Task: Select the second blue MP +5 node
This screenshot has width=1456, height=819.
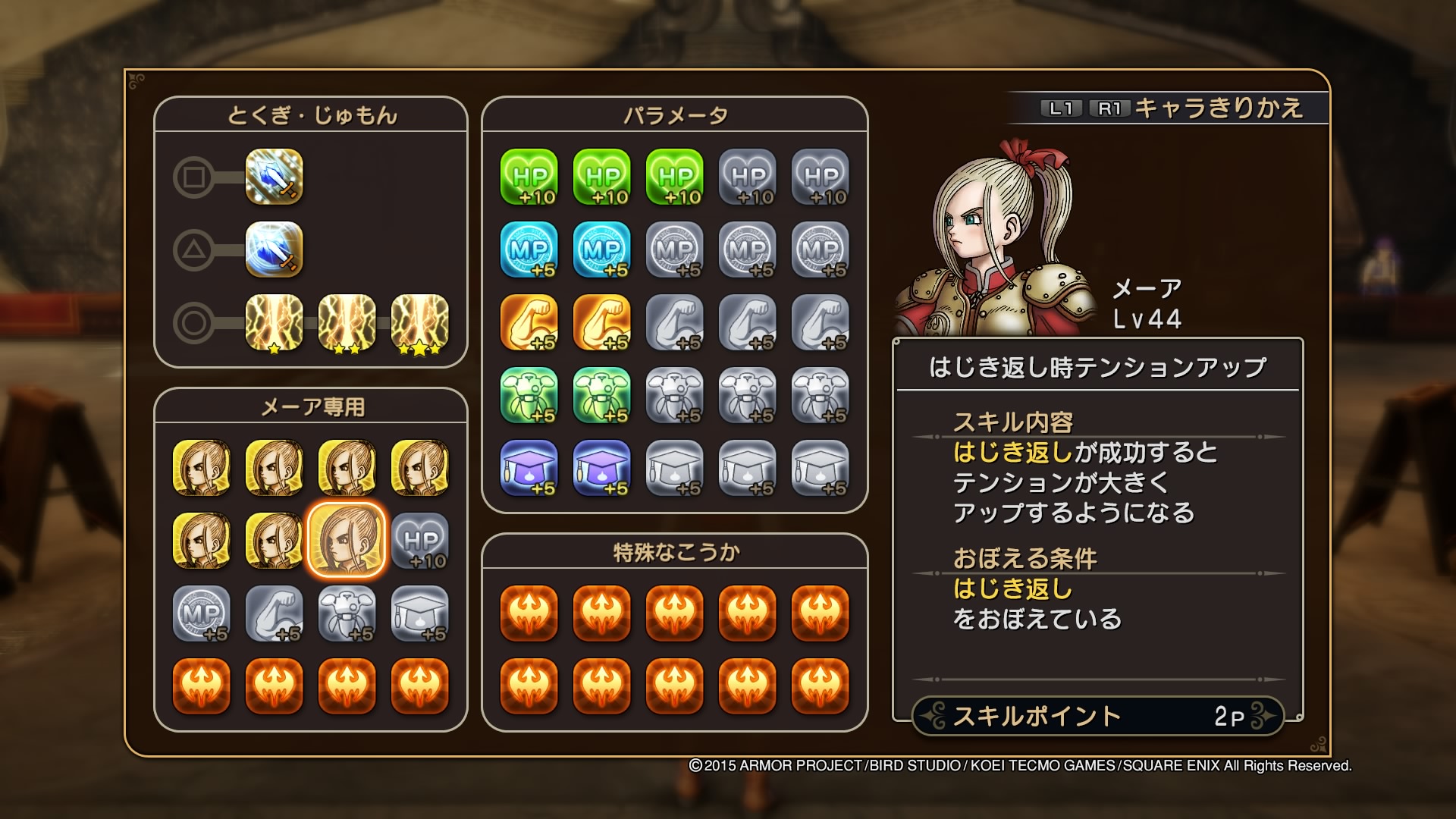Action: [x=604, y=250]
